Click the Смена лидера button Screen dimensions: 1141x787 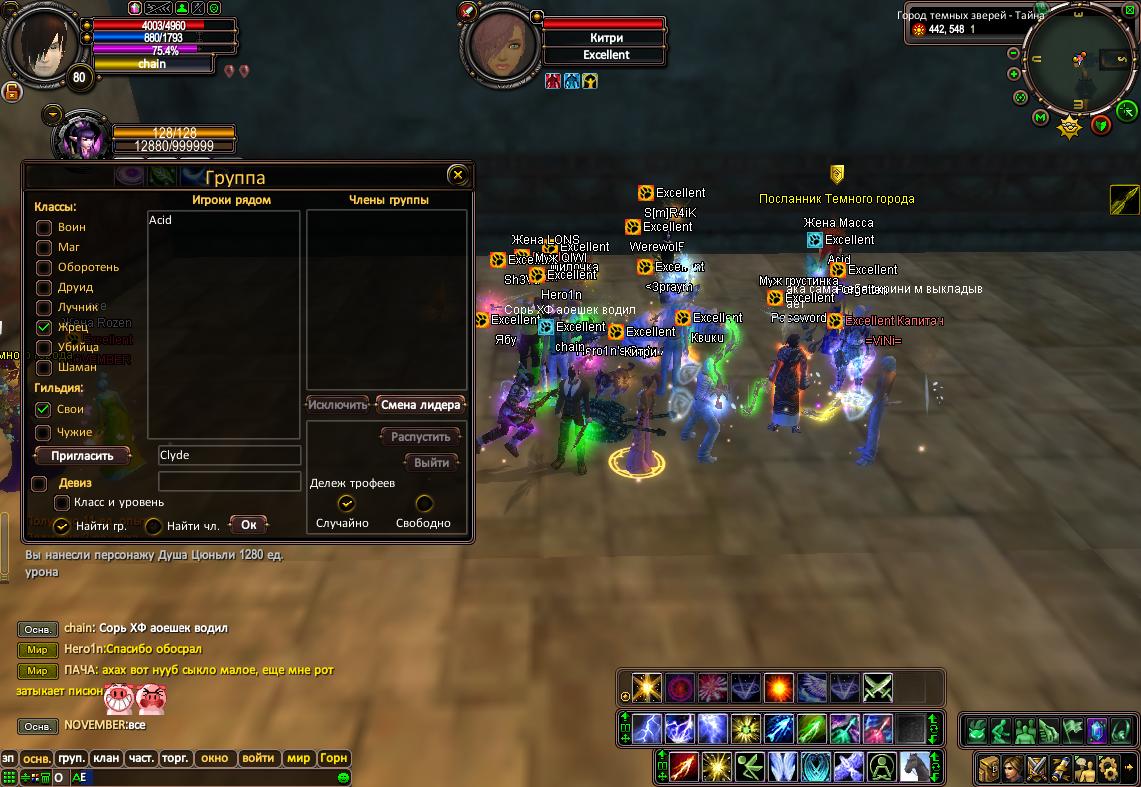(x=420, y=405)
